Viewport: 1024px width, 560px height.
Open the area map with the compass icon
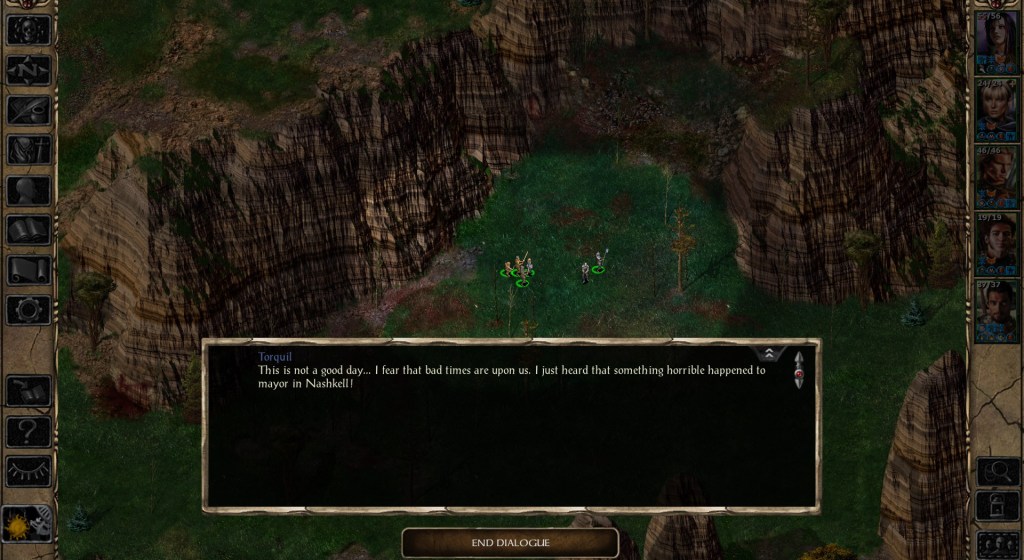(x=28, y=70)
